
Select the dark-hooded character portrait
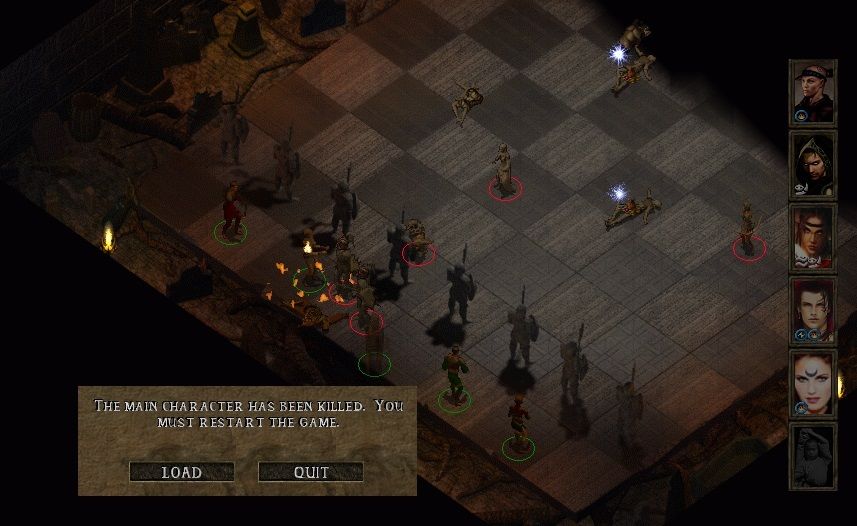click(x=812, y=165)
